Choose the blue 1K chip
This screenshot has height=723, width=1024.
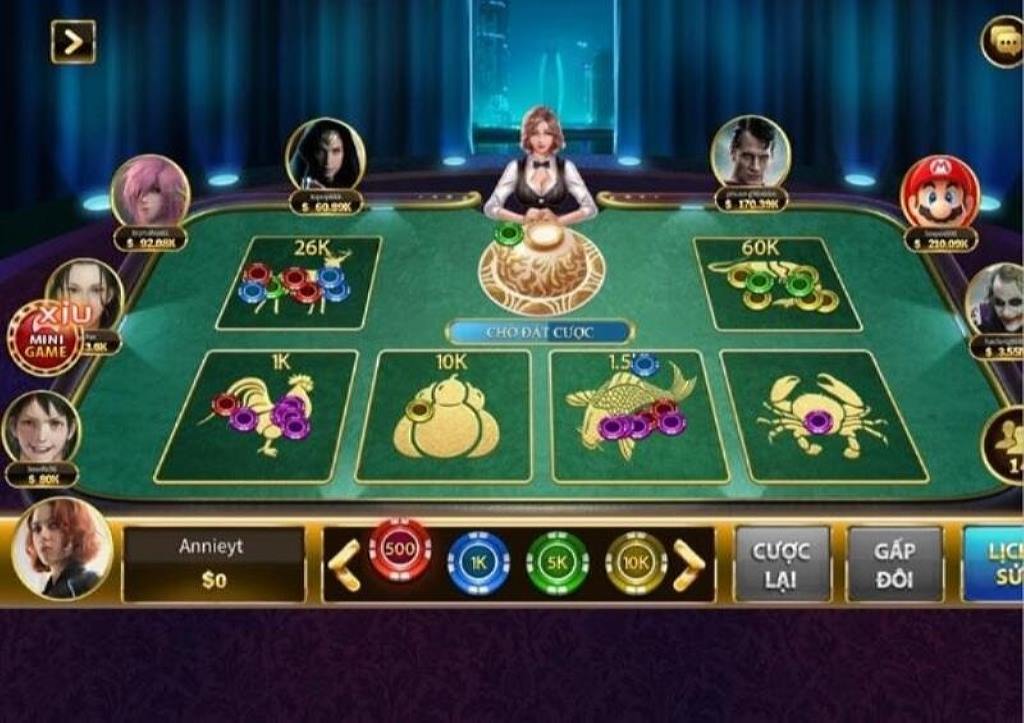coord(478,563)
